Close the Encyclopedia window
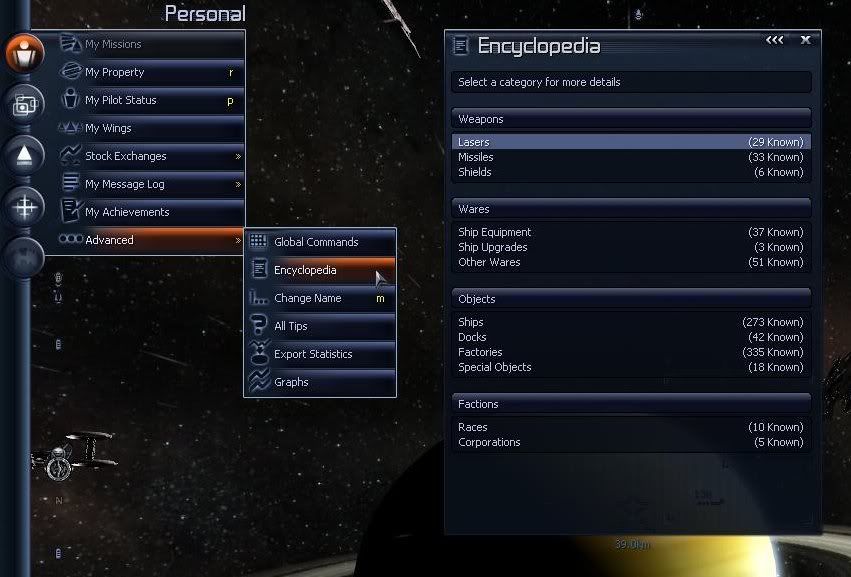Screen dimensions: 851x577 (805, 40)
